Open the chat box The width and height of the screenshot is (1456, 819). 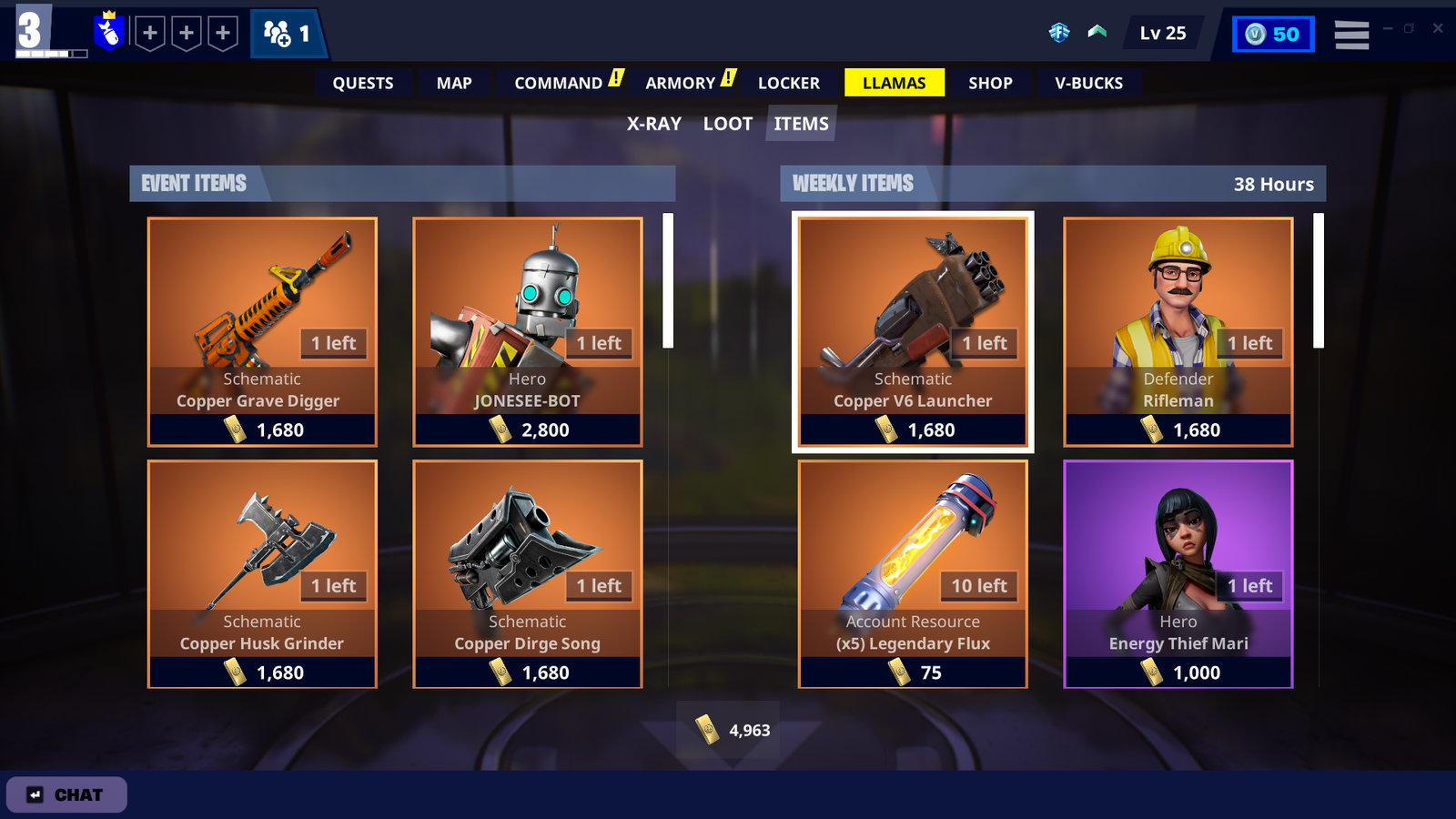pyautogui.click(x=66, y=794)
